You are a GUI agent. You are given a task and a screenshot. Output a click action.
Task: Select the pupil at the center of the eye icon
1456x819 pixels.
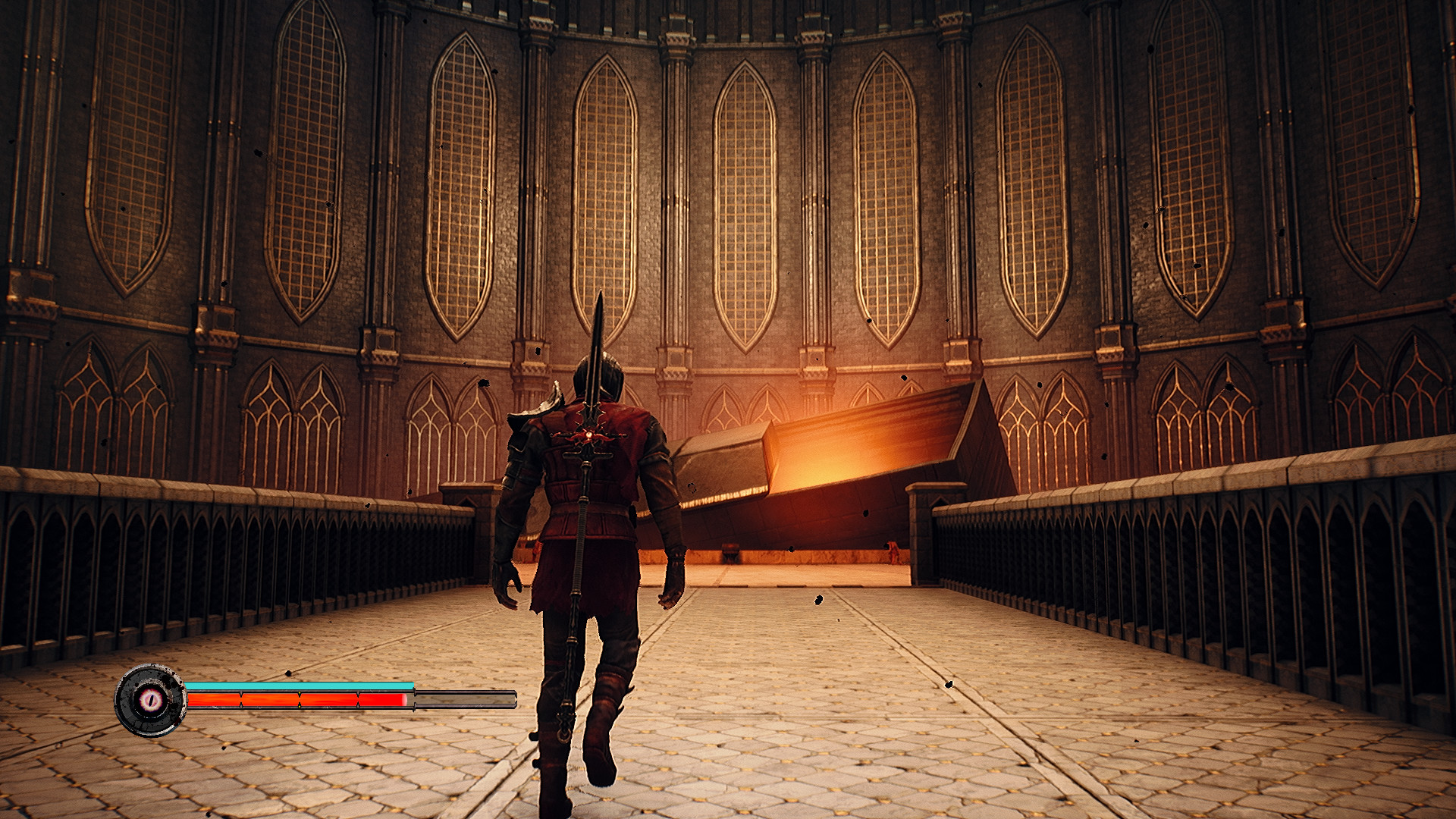coord(150,700)
